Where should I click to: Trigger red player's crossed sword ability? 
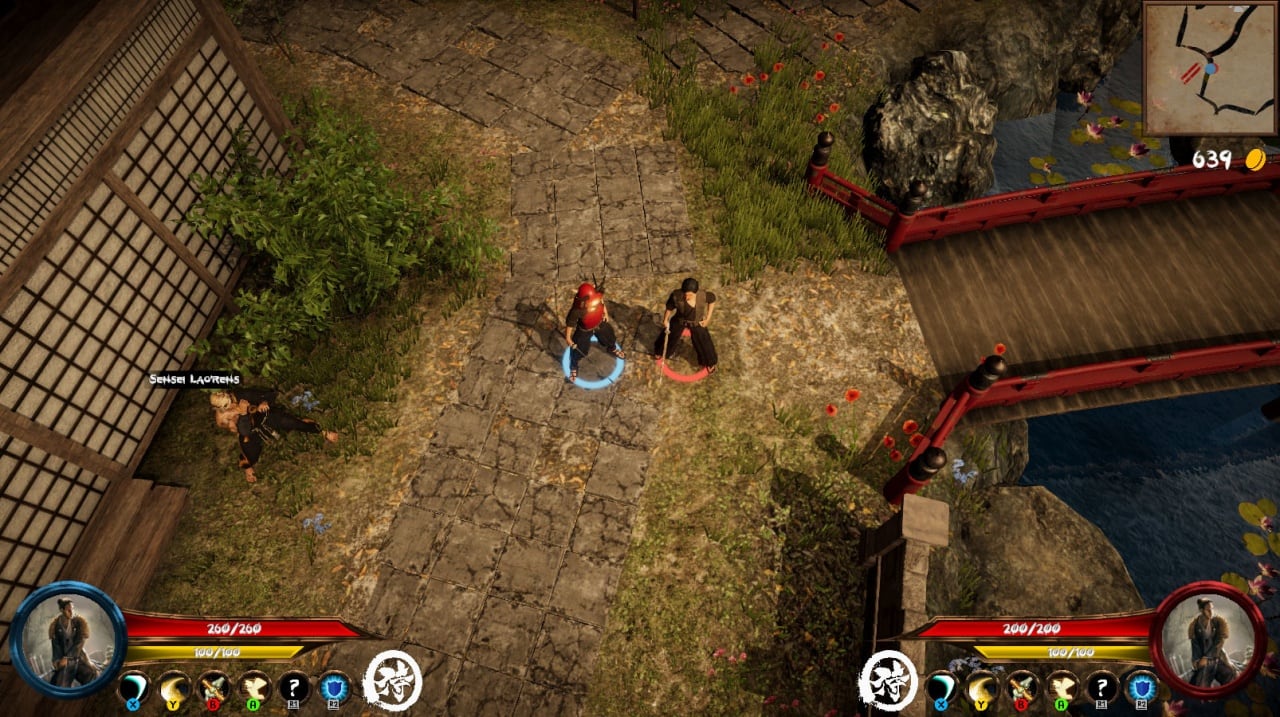pos(1022,688)
